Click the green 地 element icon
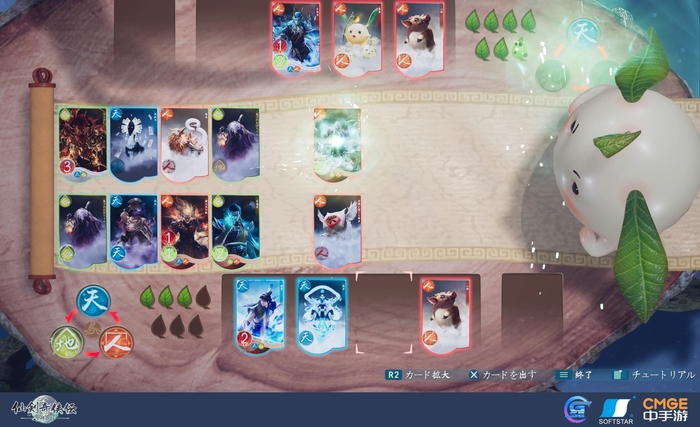Screen dimensions: 700x427 pyautogui.click(x=67, y=341)
